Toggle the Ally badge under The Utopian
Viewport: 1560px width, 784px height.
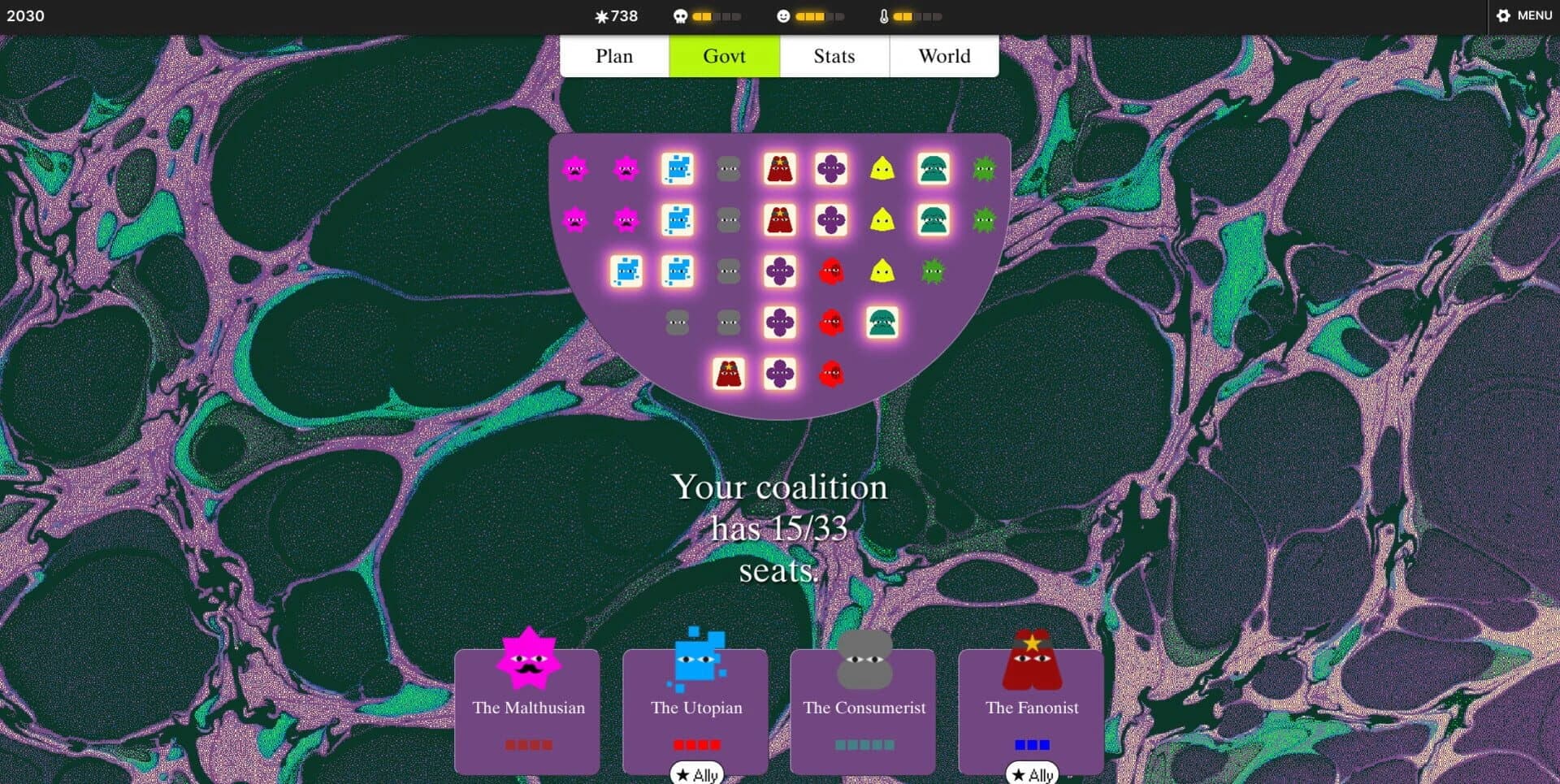[695, 773]
